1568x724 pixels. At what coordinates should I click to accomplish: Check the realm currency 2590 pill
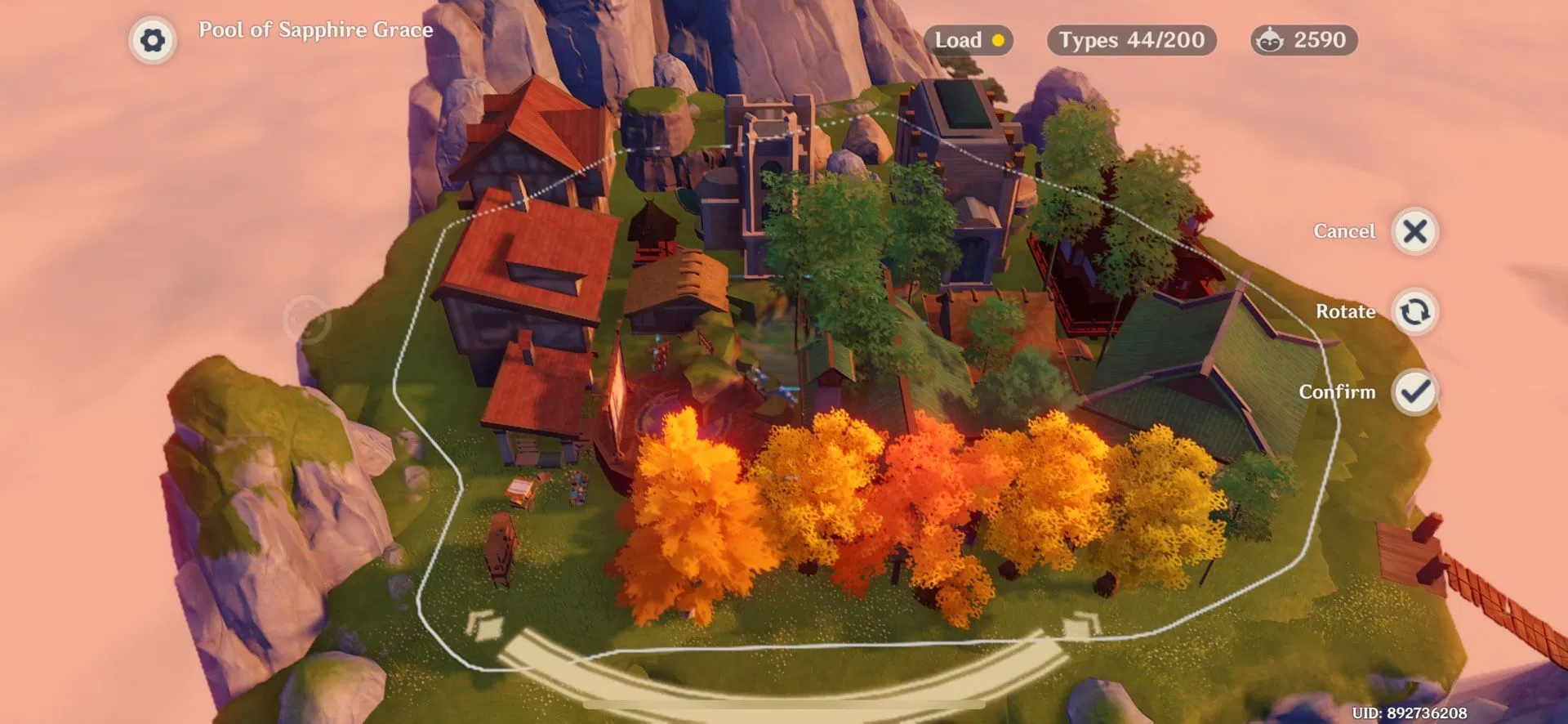1303,40
